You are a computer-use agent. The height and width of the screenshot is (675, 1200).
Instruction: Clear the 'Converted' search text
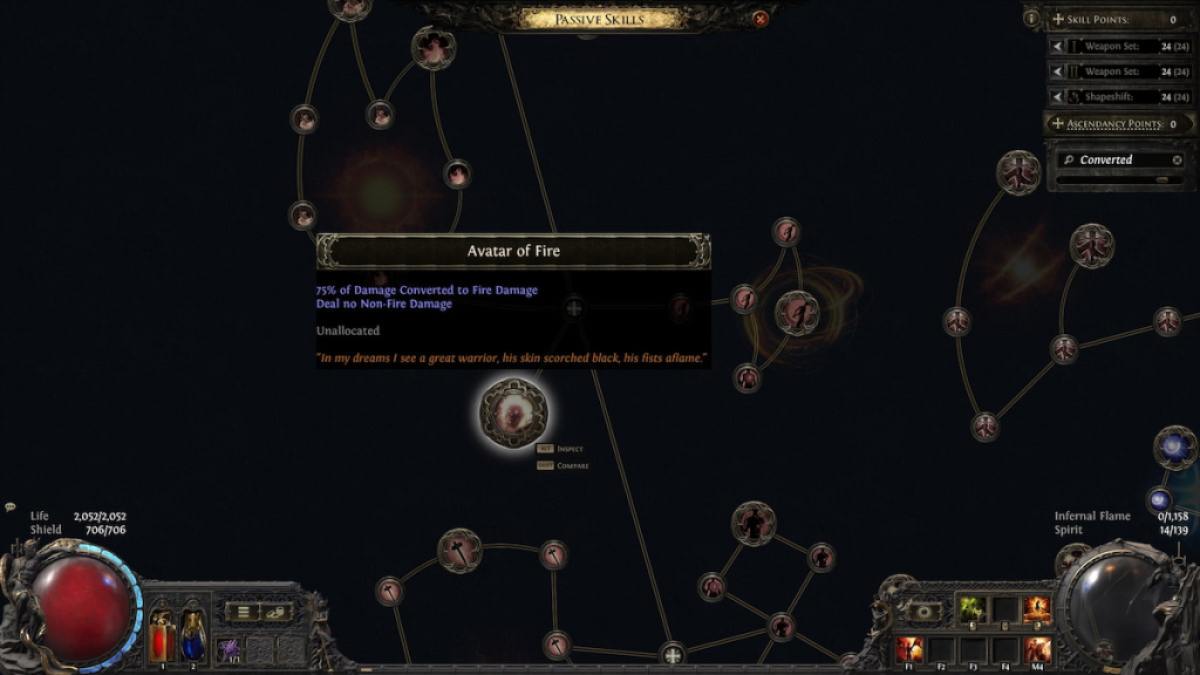[x=1177, y=160]
